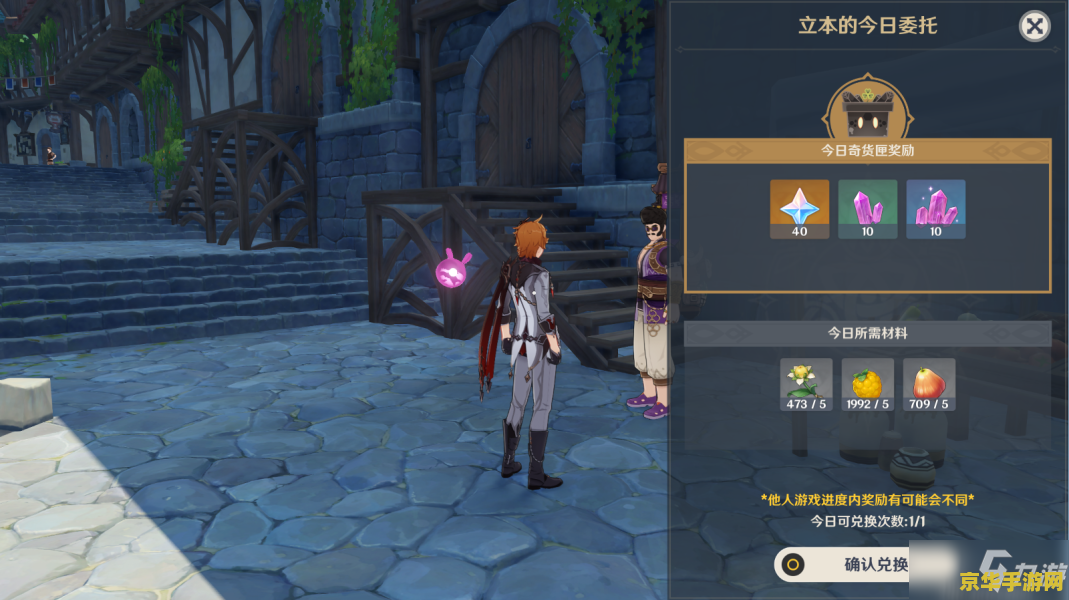Inspect the single pink crystal reward
This screenshot has width=1069, height=600.
pyautogui.click(x=867, y=209)
